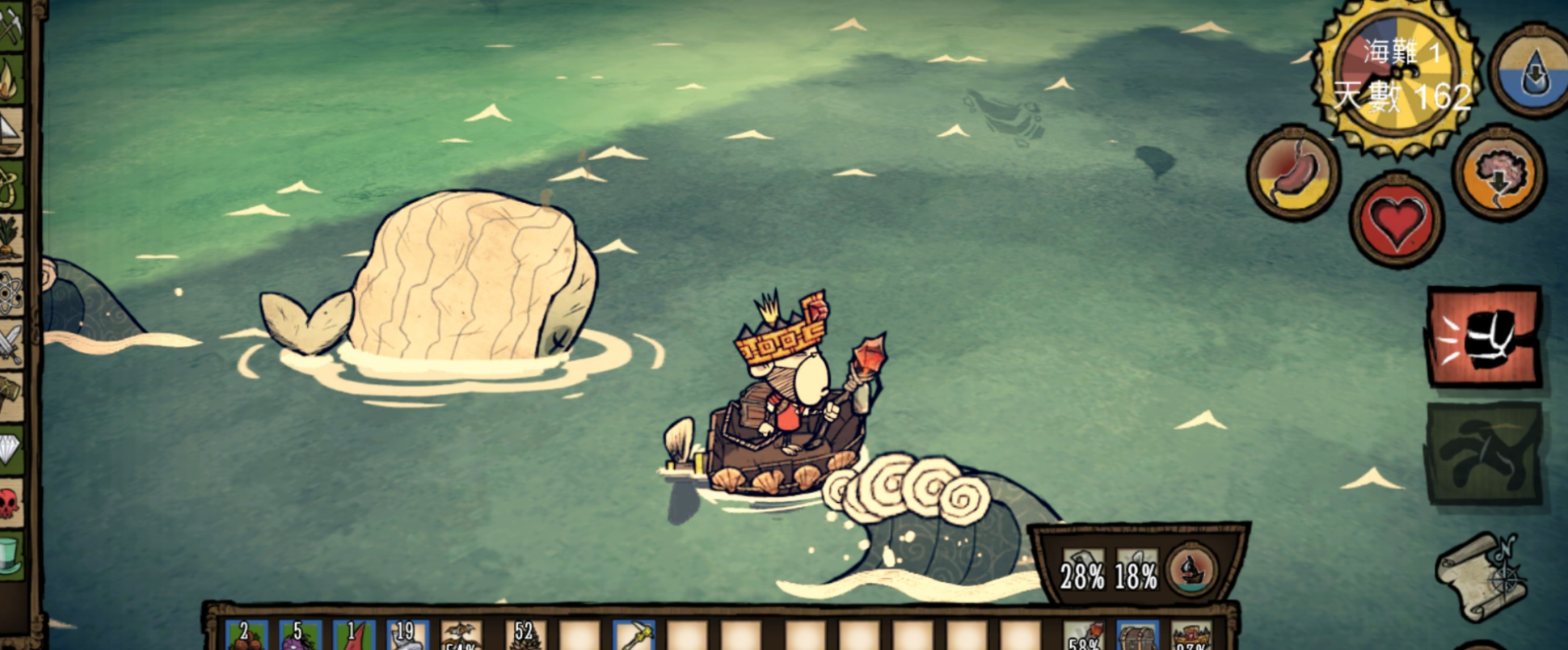Open the Fire crafting tab
The height and width of the screenshot is (650, 1568).
click(11, 78)
